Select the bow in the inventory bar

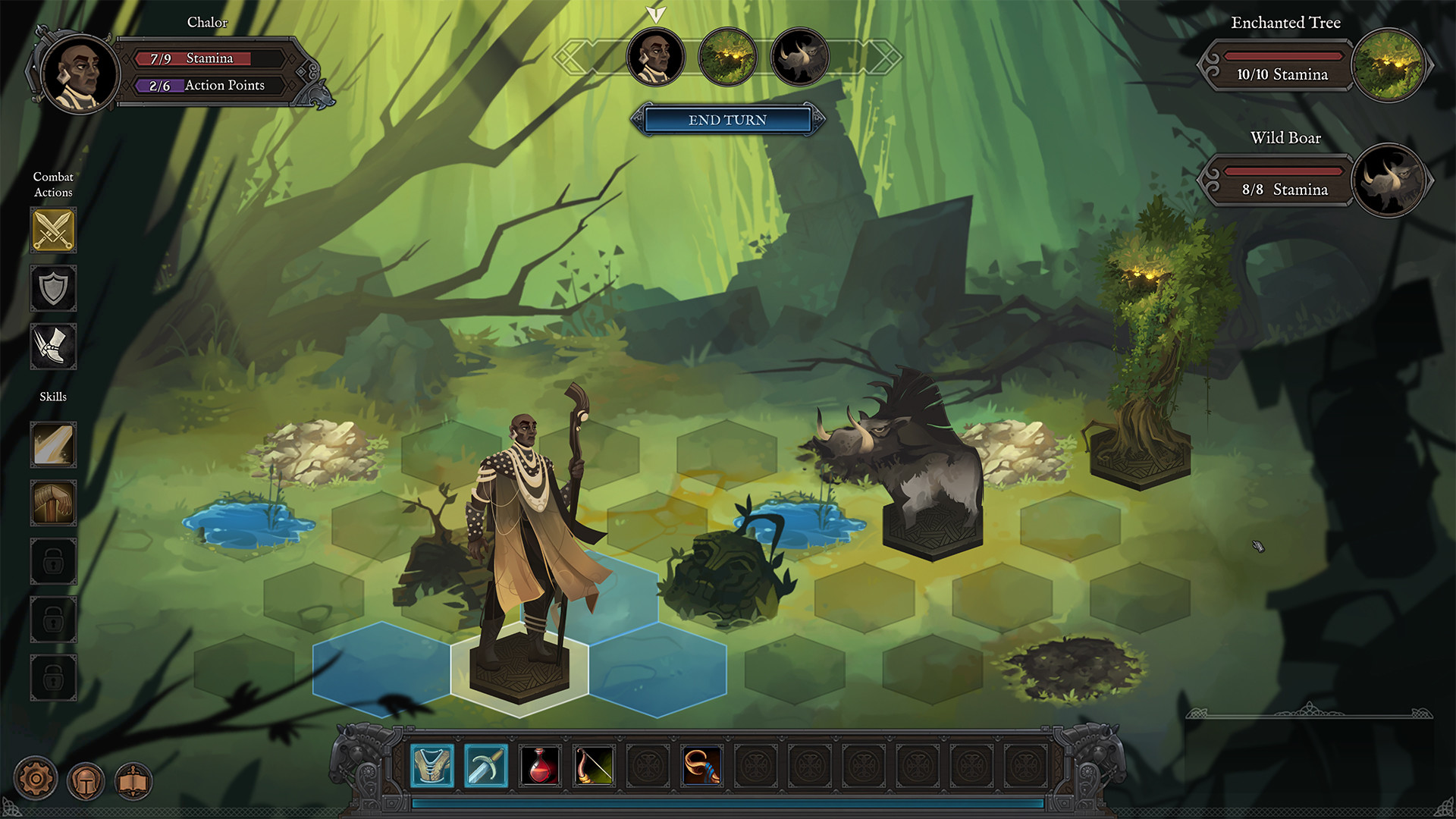point(594,765)
